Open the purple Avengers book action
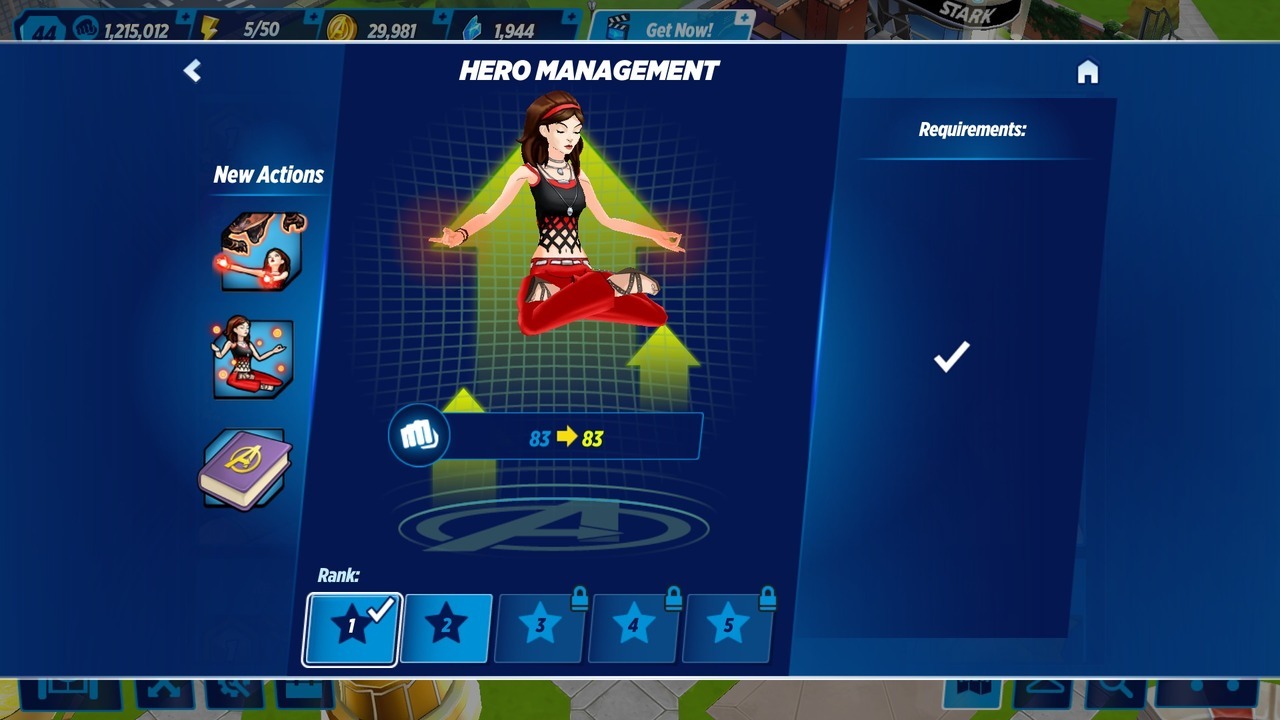Image resolution: width=1280 pixels, height=720 pixels. tap(245, 468)
